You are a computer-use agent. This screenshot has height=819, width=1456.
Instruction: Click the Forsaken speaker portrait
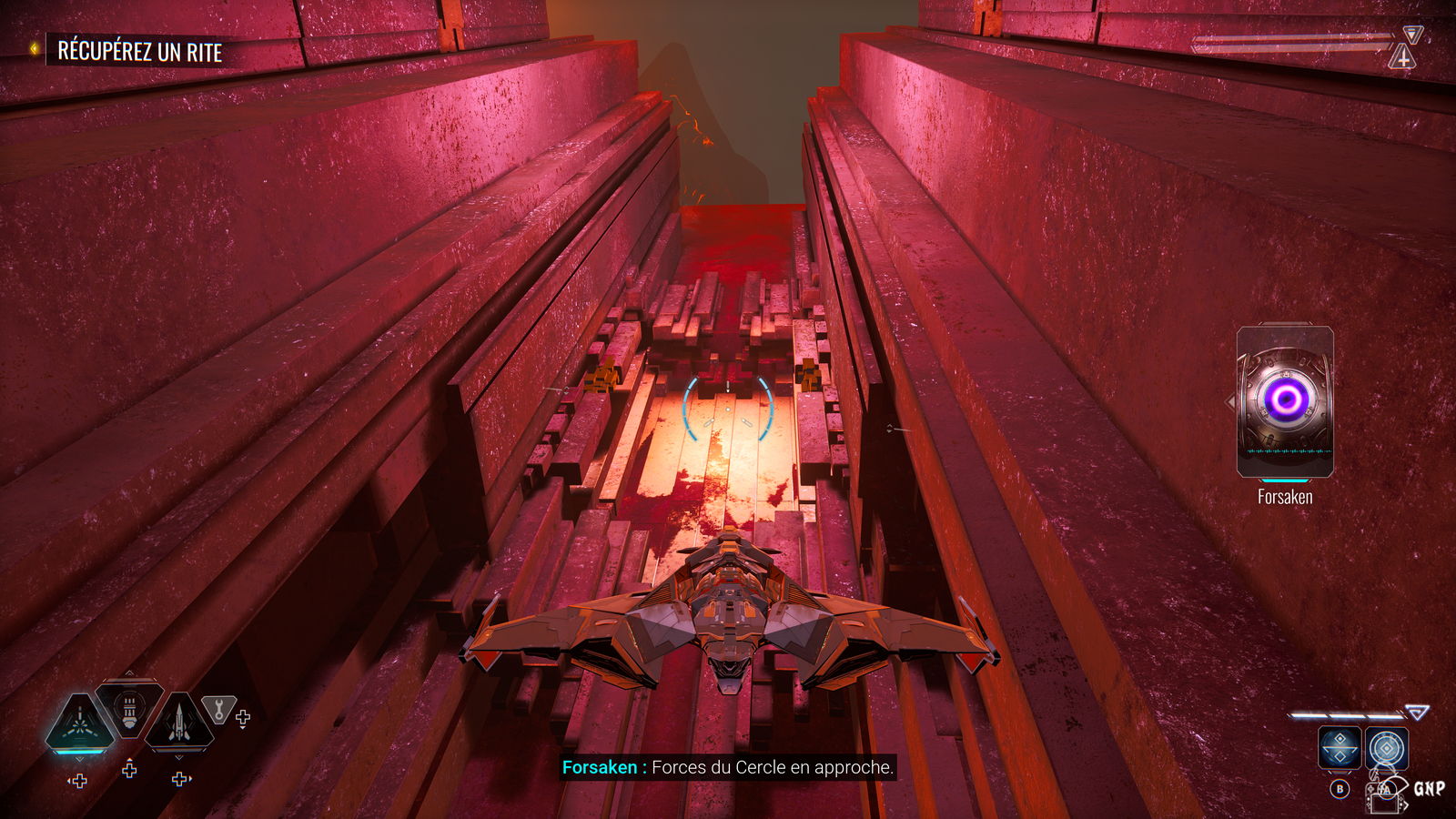pyautogui.click(x=1285, y=401)
